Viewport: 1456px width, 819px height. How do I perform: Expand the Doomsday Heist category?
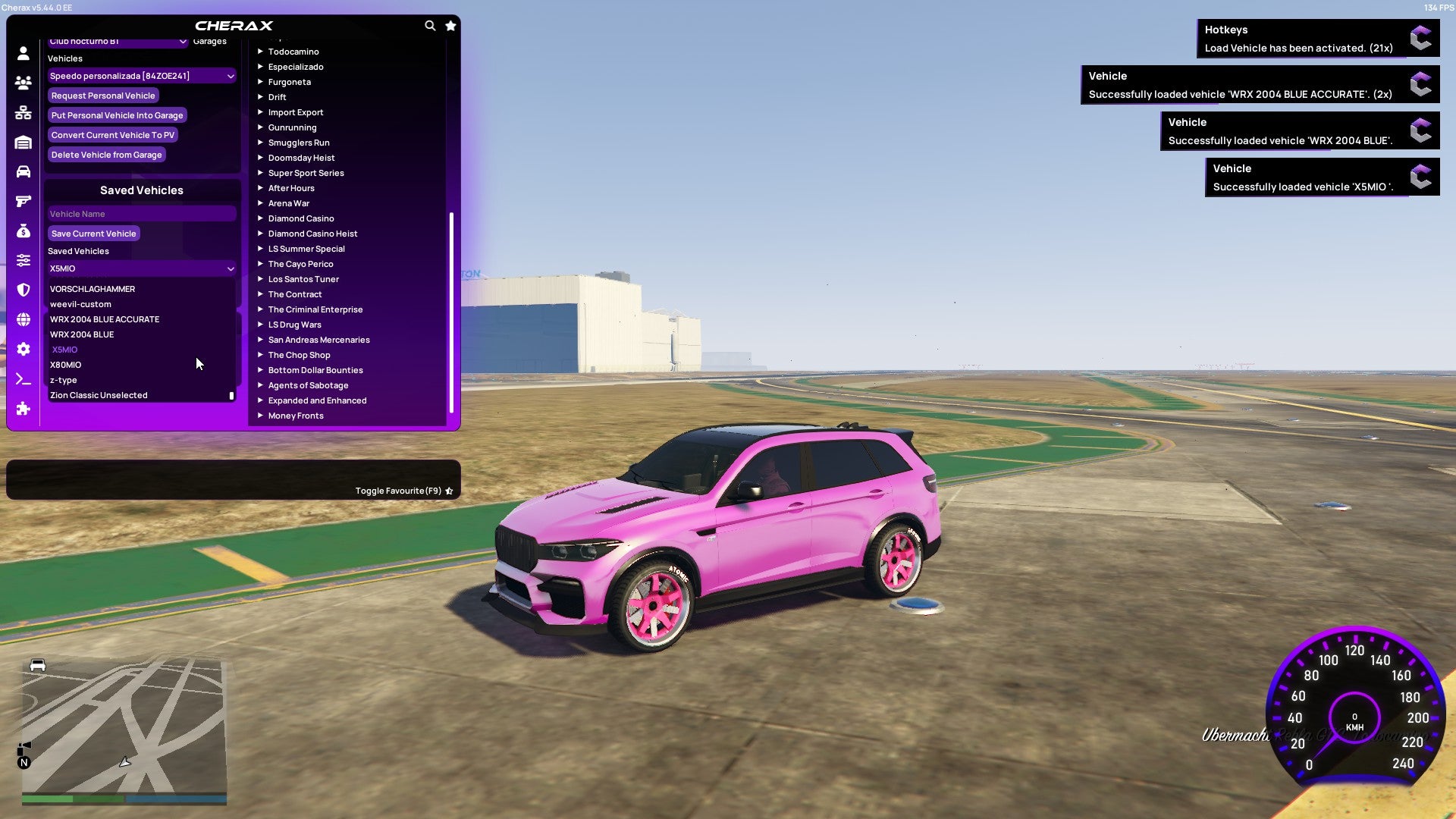[301, 158]
